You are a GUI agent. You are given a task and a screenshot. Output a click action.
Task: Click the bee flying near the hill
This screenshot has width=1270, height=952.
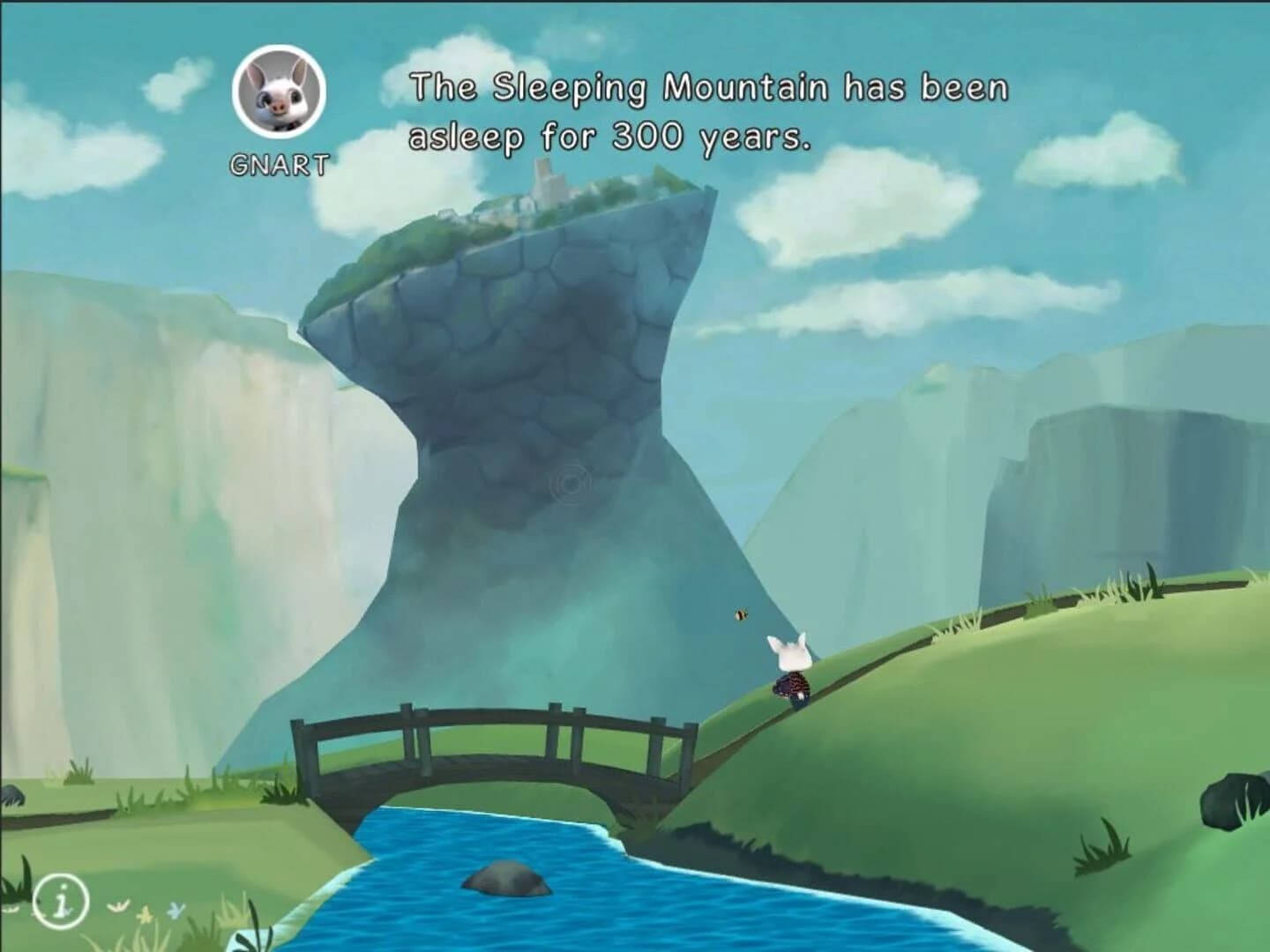(739, 614)
